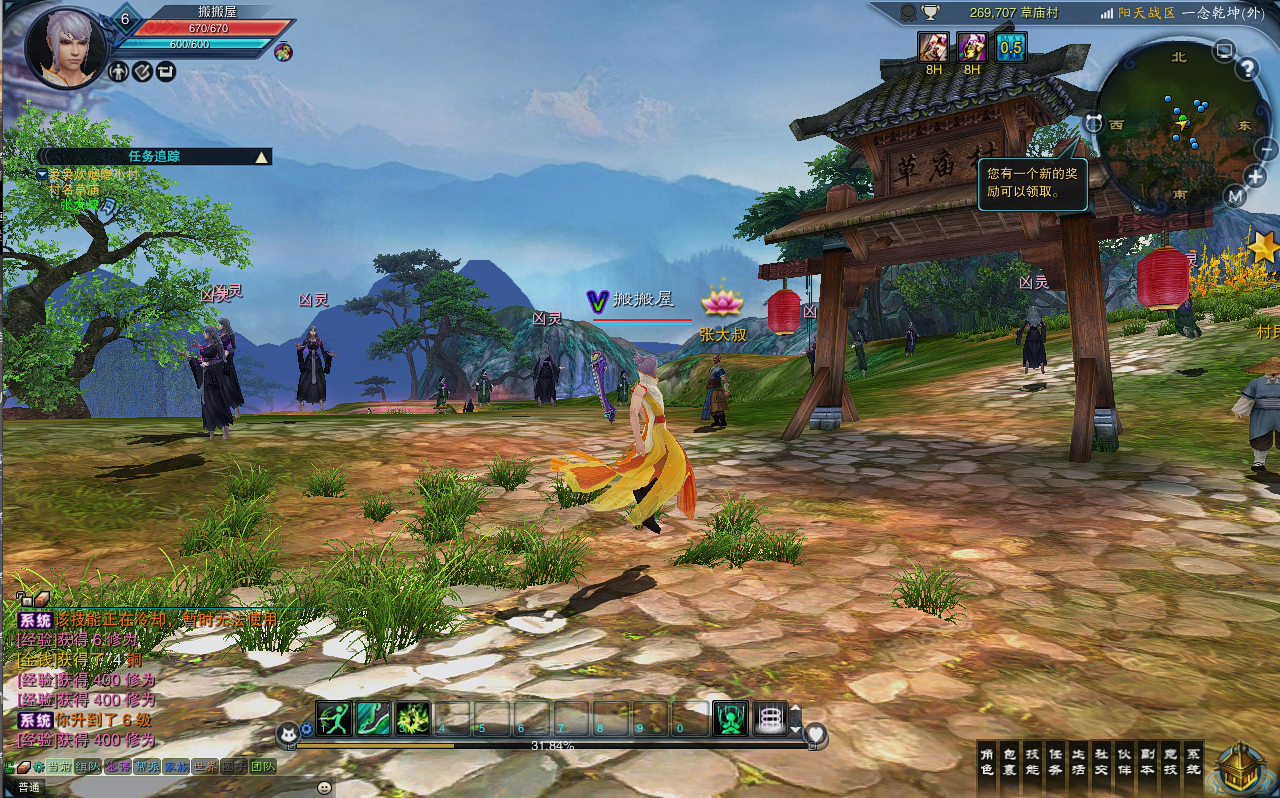The width and height of the screenshot is (1280, 798).
Task: Click the 0.5 blue buff icon
Action: point(1011,46)
